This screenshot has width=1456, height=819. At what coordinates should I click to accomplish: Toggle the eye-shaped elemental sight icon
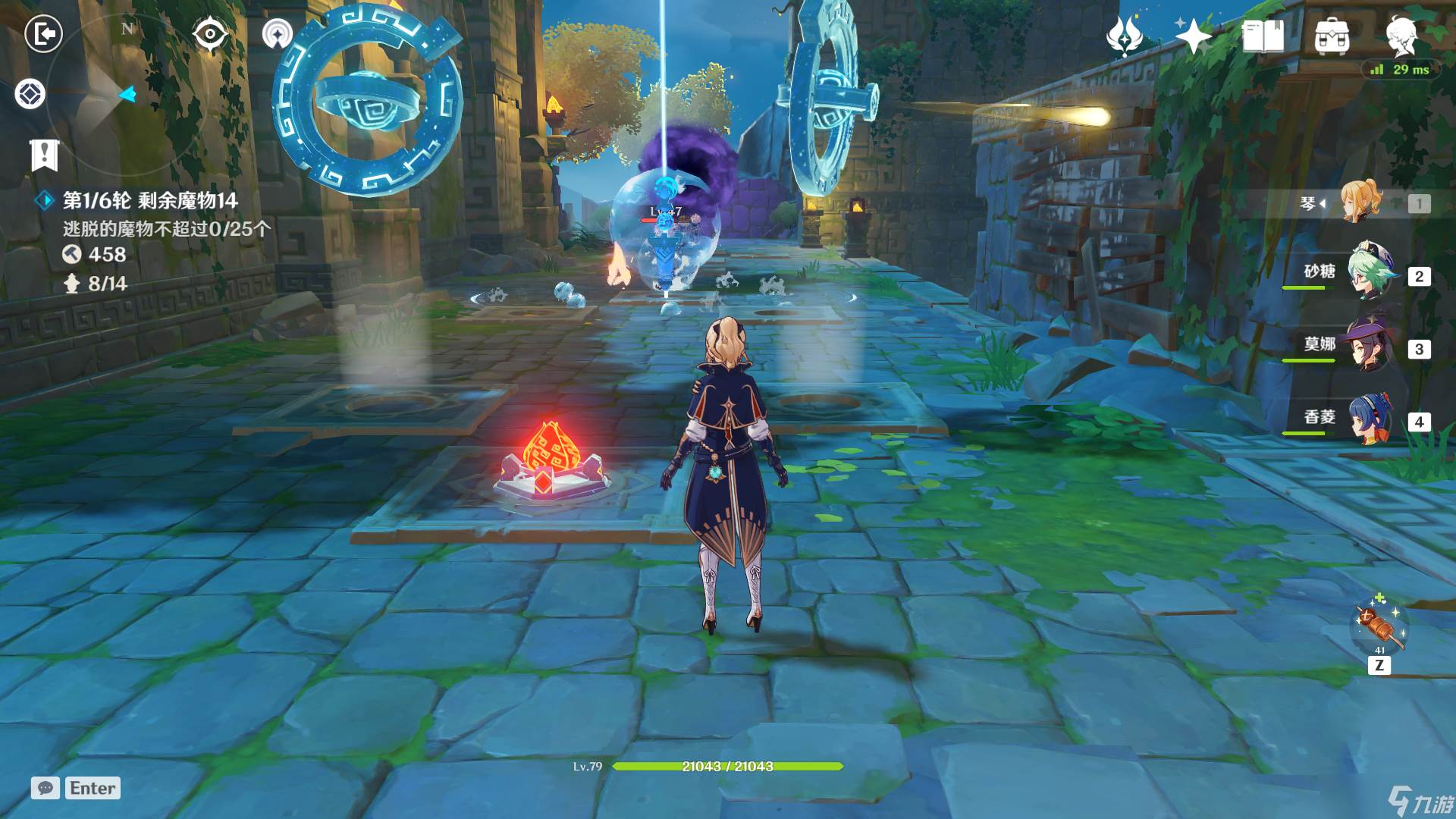pyautogui.click(x=210, y=34)
